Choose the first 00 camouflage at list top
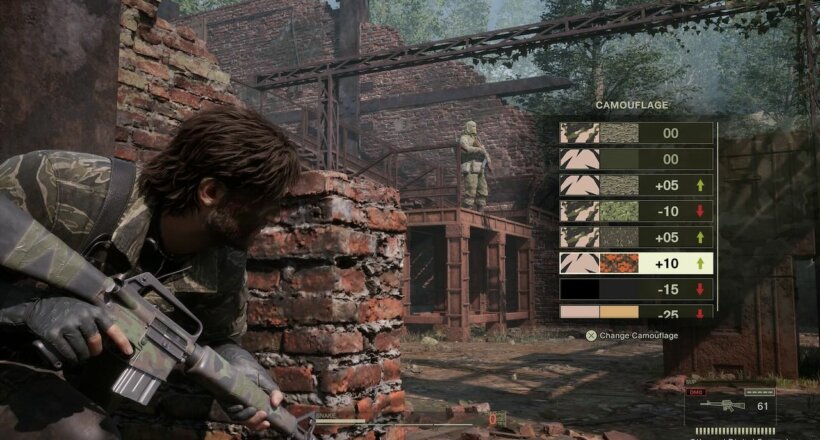Viewport: 820px width, 440px height. 637,133
